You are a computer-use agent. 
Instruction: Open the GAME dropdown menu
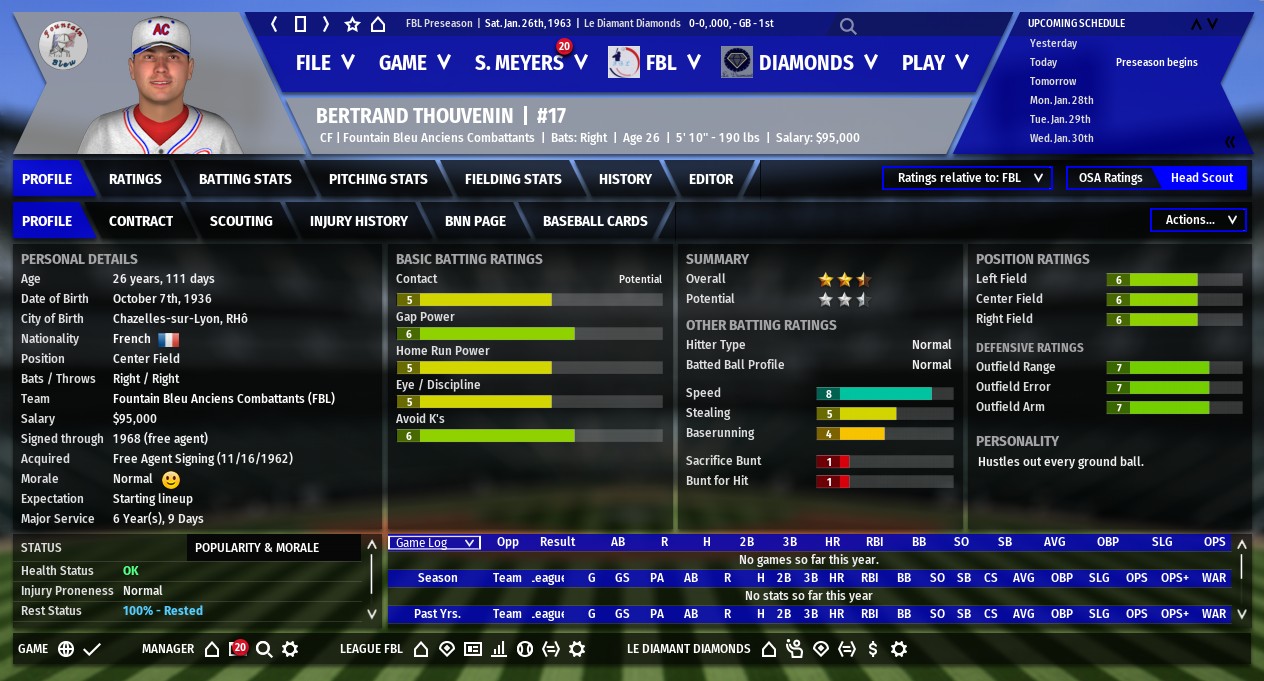(415, 63)
